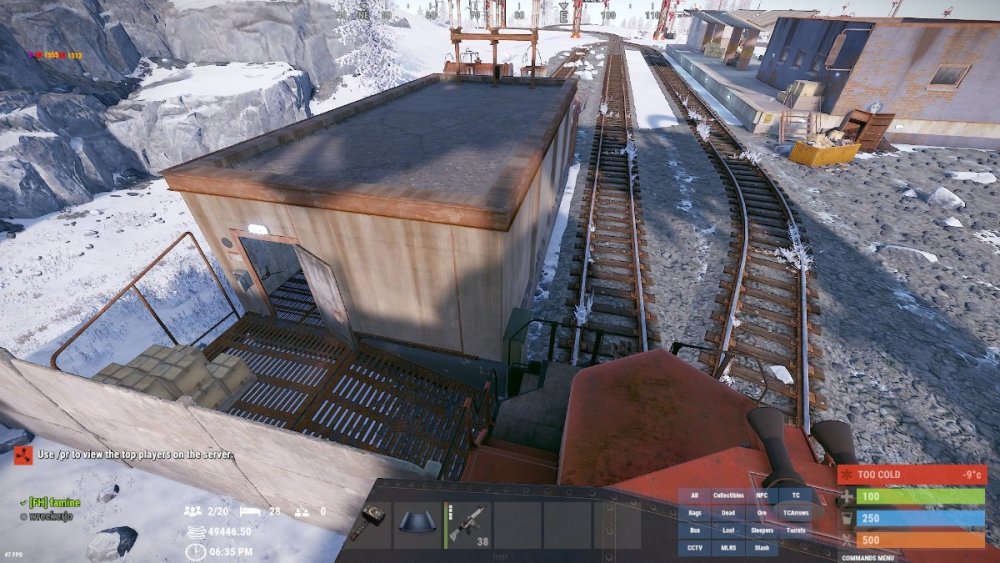Toggle the Collectibles filter
The height and width of the screenshot is (563, 1000).
click(728, 496)
